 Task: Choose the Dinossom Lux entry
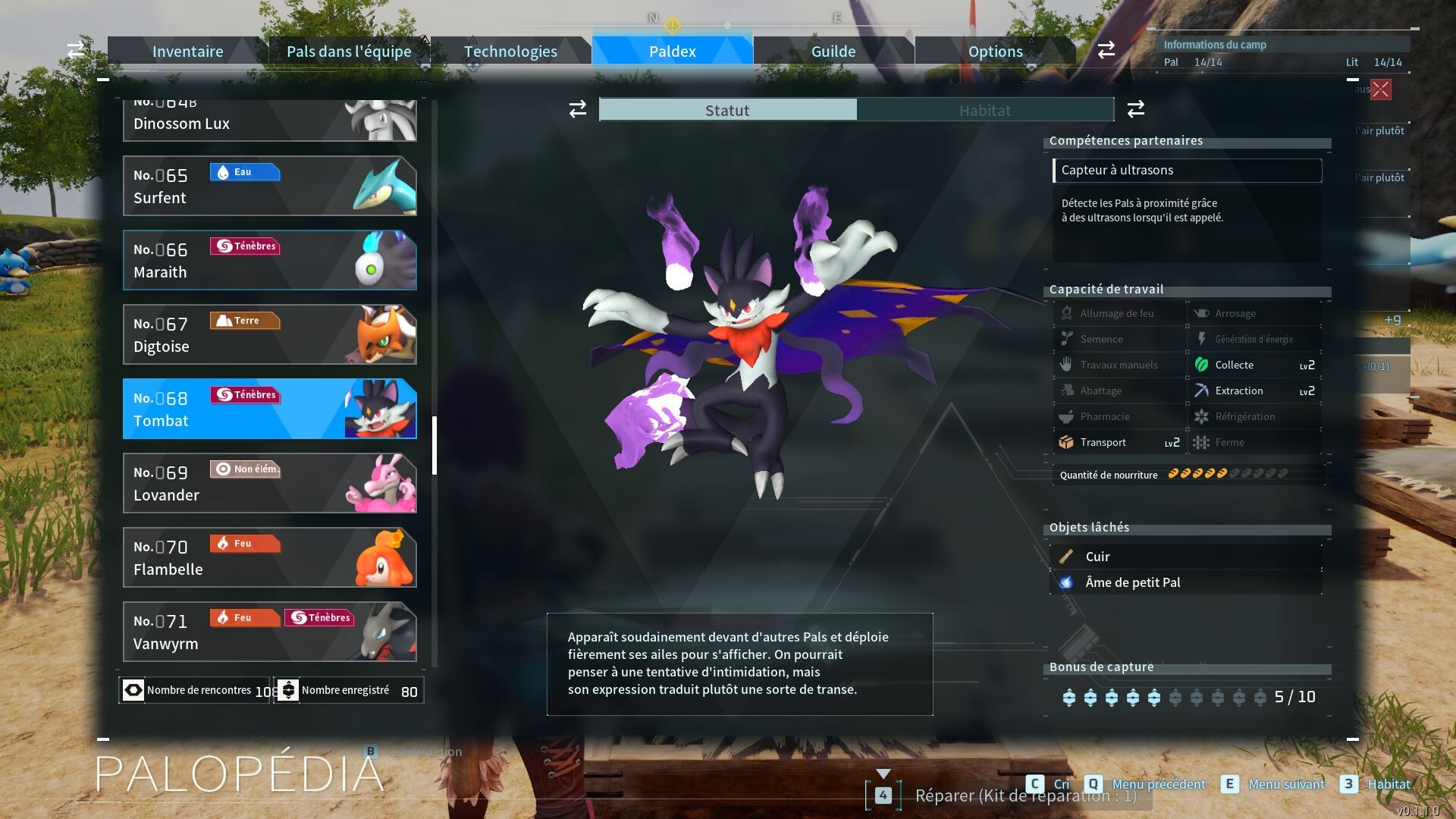click(x=269, y=121)
